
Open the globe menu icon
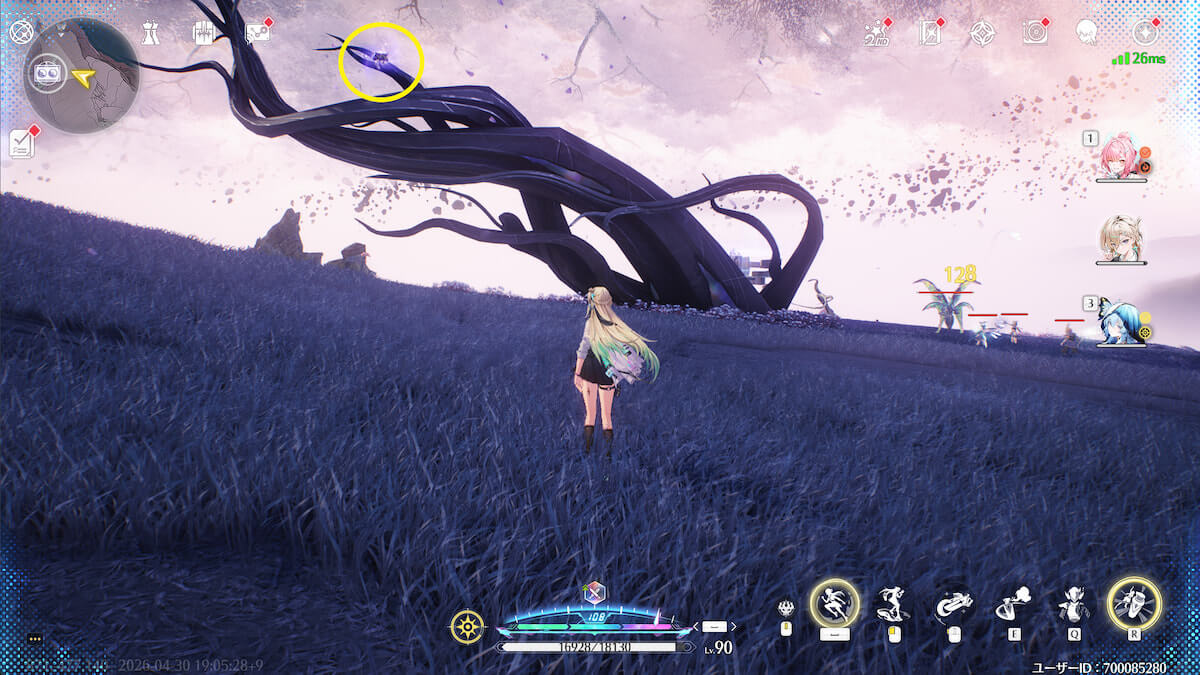tap(21, 32)
